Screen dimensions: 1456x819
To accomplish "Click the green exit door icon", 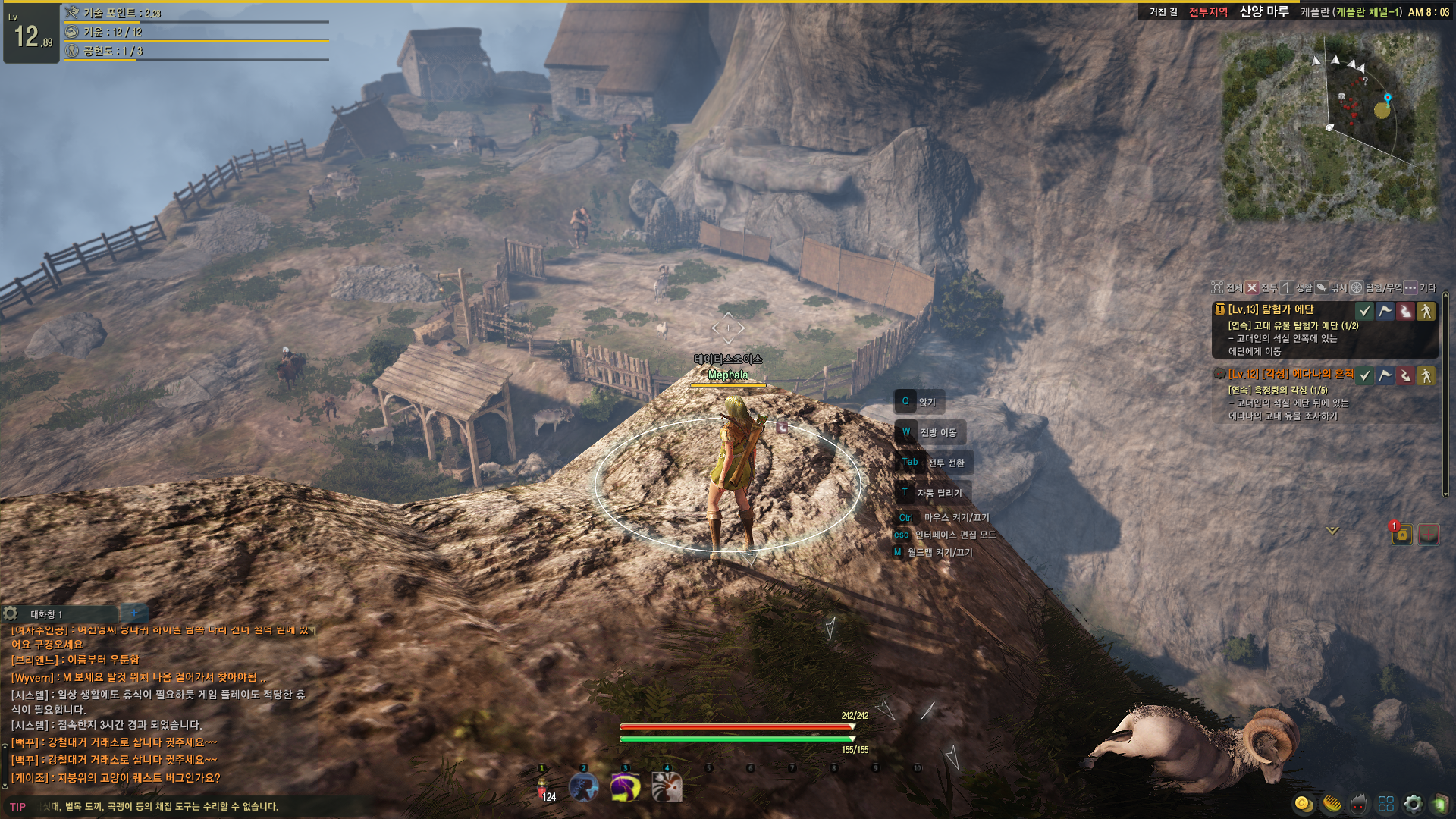I will point(1440,804).
